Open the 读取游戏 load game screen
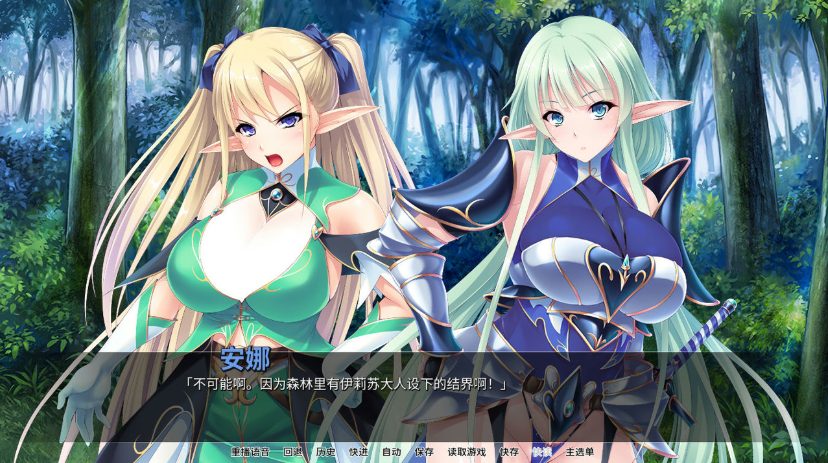 (466, 452)
